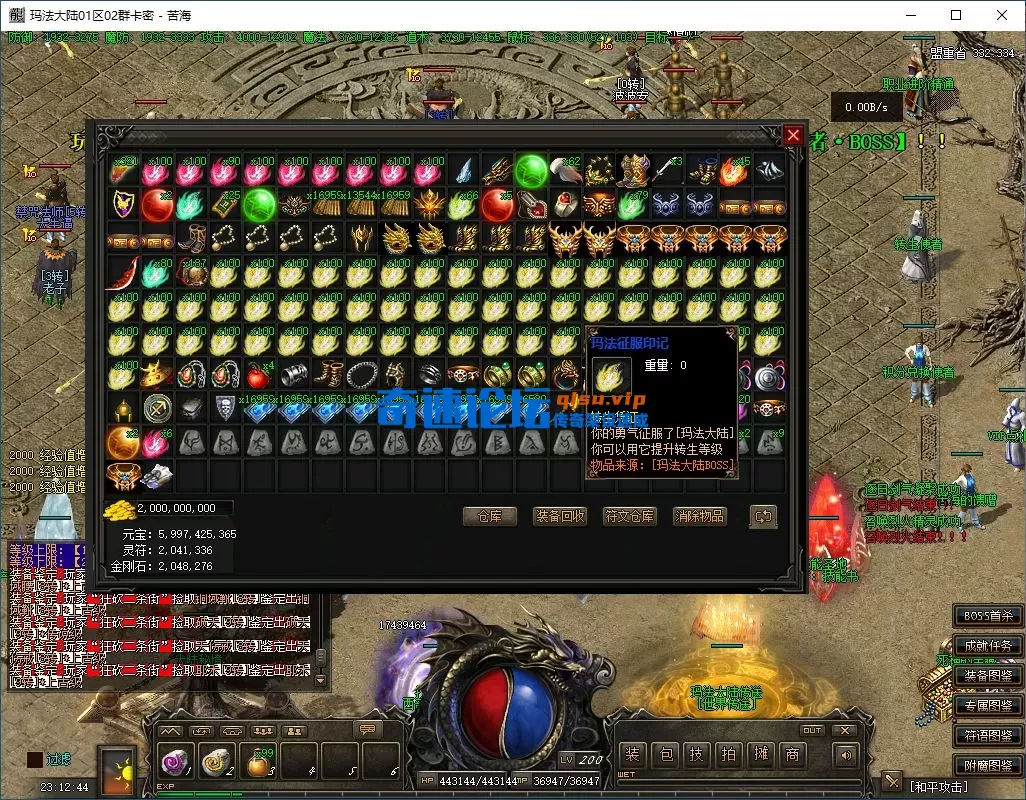
Task: Open the 附魔图鉴 enchant codex
Action: [x=987, y=766]
